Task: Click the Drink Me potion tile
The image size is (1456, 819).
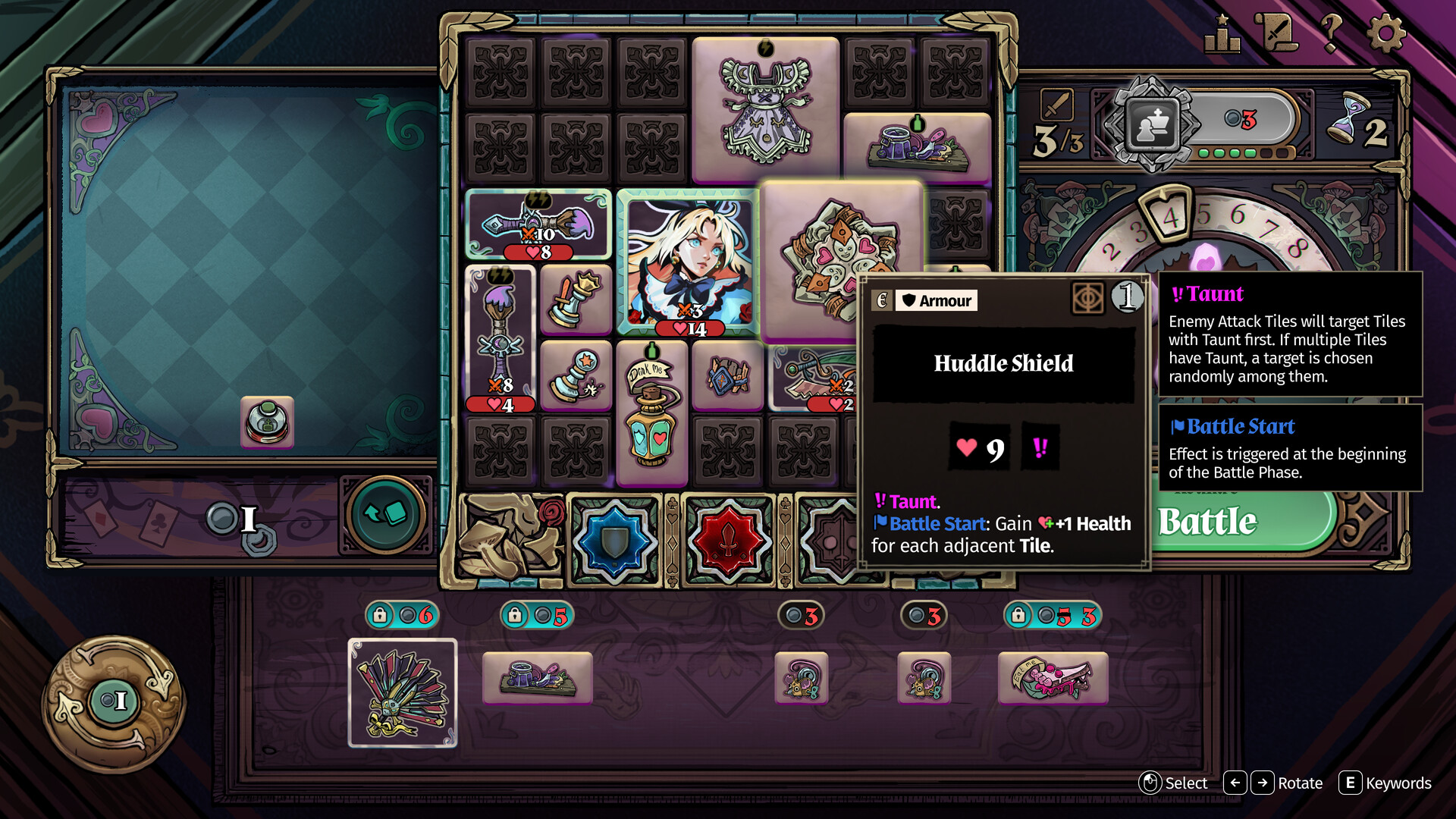Action: point(654,413)
